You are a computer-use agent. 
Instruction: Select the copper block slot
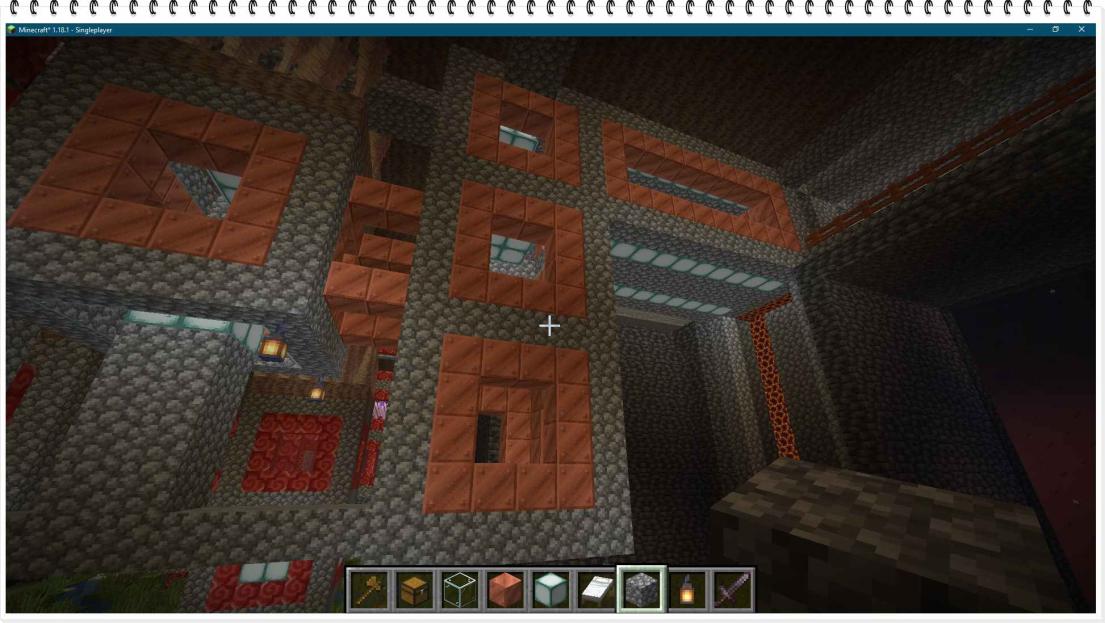[505, 590]
